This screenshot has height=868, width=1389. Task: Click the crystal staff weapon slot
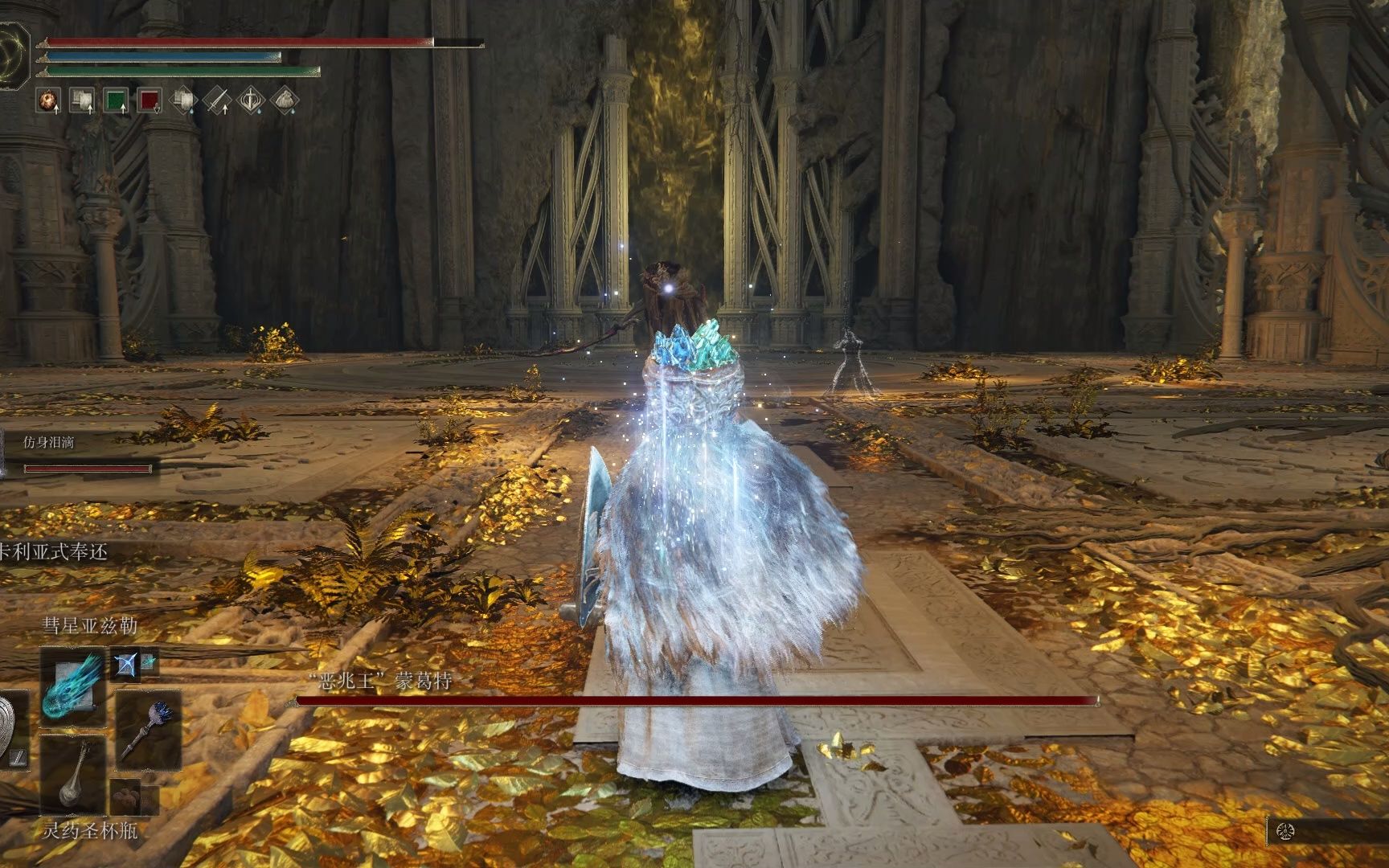[148, 731]
